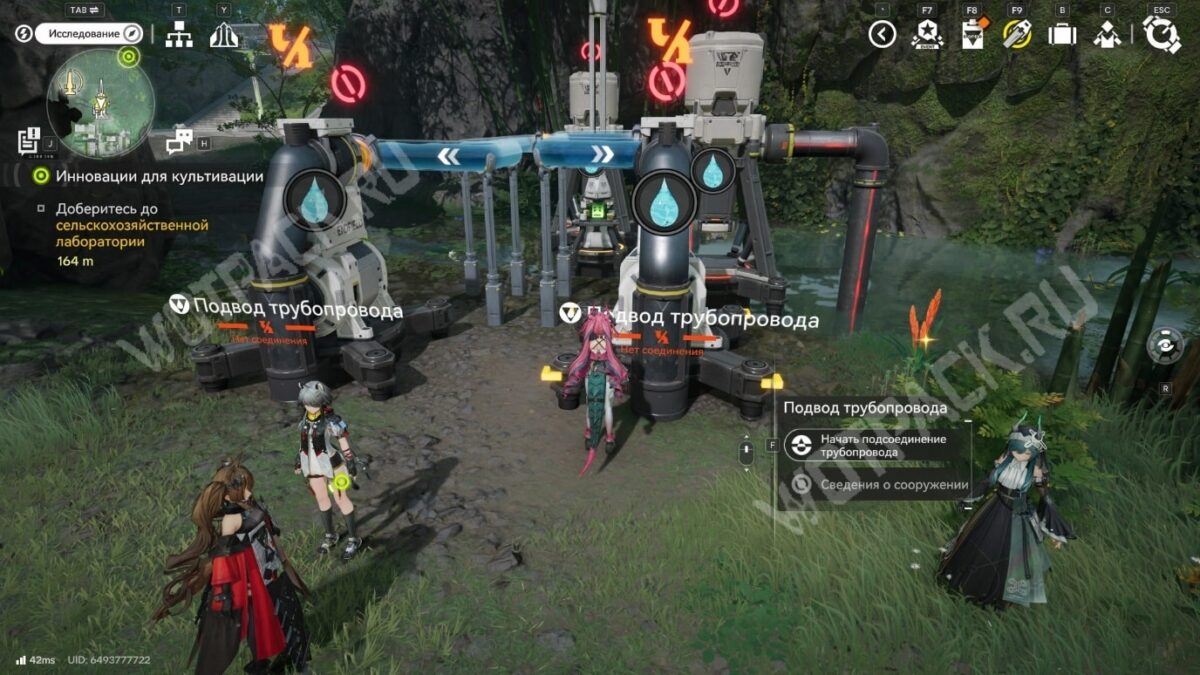Select "Сведения о сооружении" option
Viewport: 1200px width, 675px height.
(x=880, y=485)
